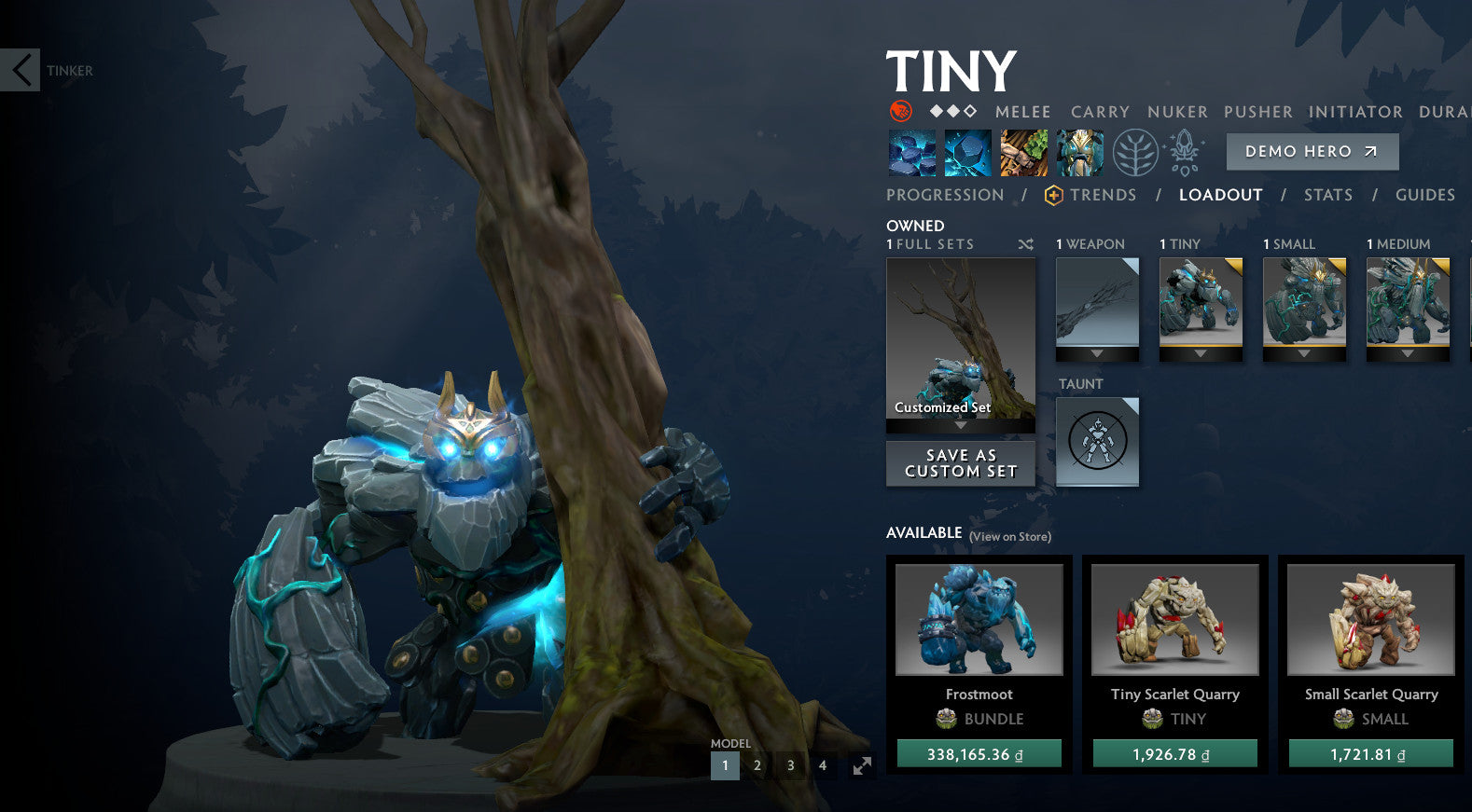Click the DEMO HERO button
The height and width of the screenshot is (812, 1472).
coord(1311,151)
